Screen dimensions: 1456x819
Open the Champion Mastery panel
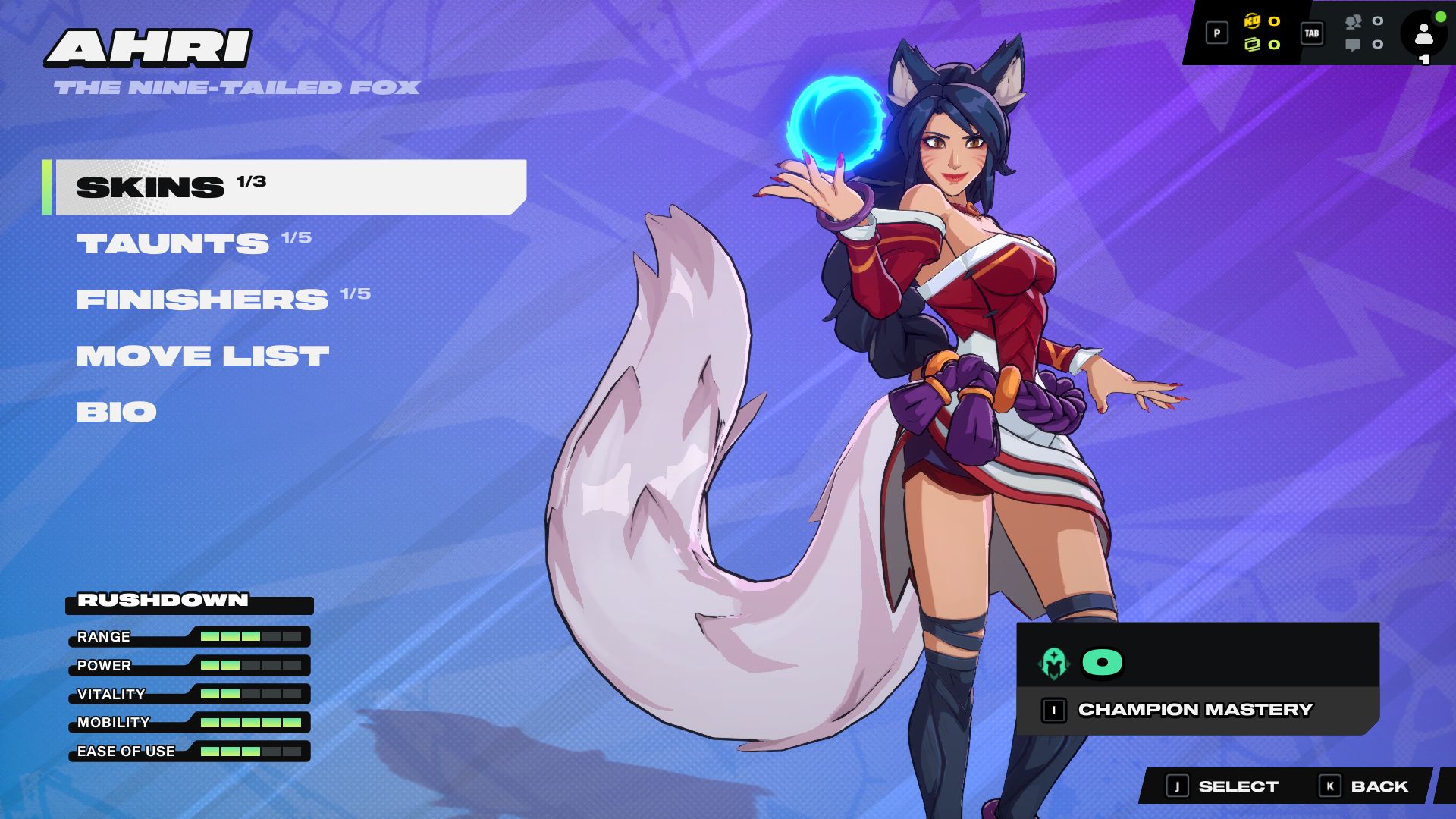pyautogui.click(x=1195, y=710)
